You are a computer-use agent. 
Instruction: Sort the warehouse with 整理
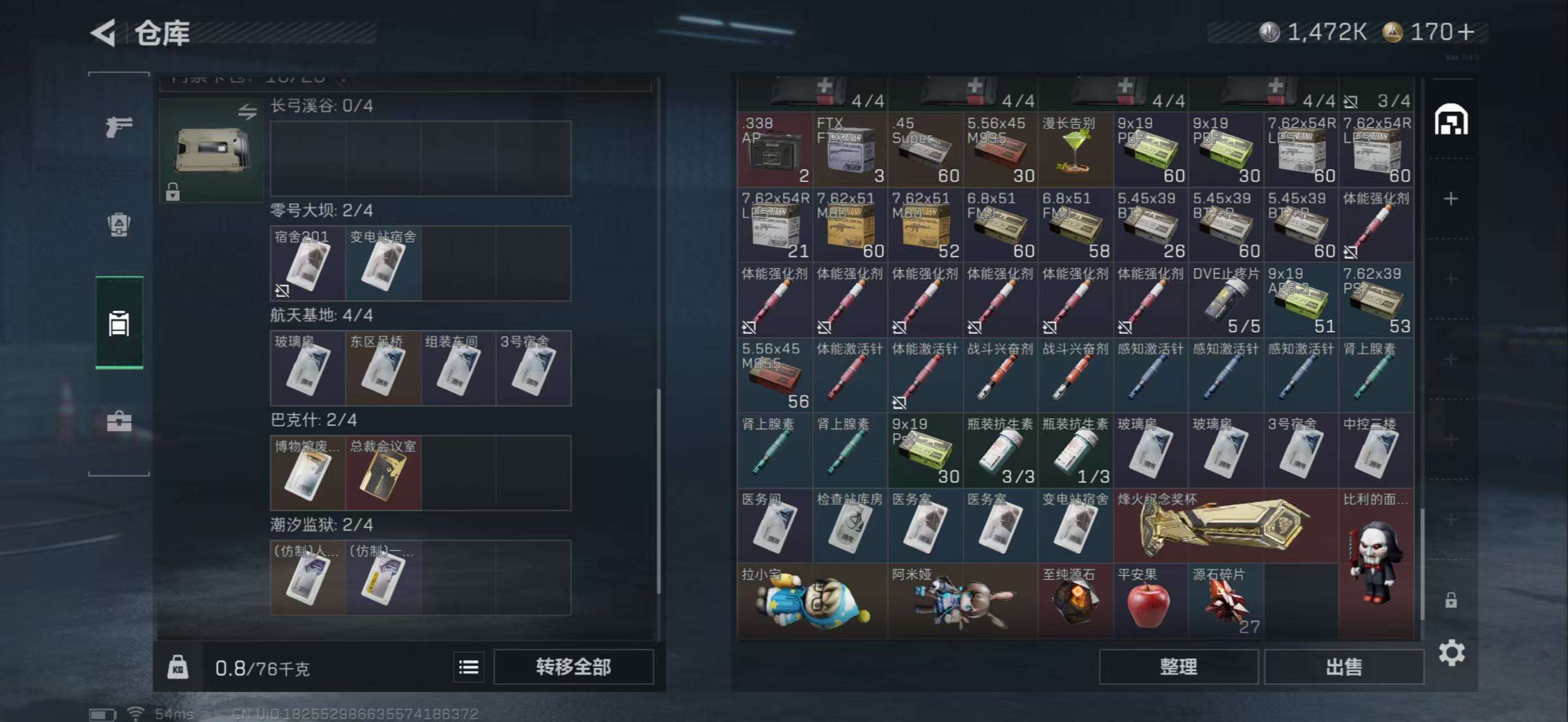click(1178, 667)
